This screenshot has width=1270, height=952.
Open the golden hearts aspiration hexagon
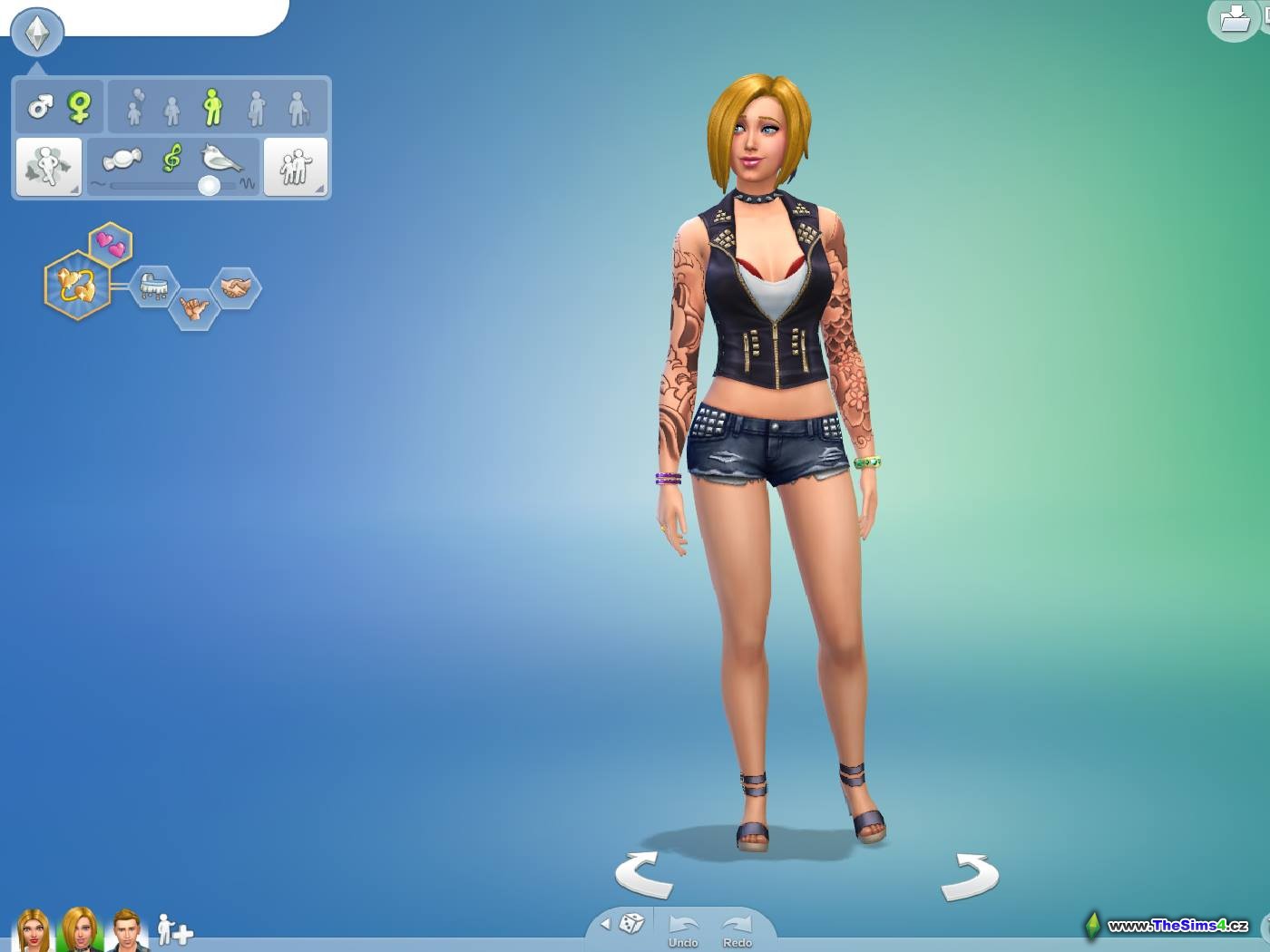pos(77,285)
